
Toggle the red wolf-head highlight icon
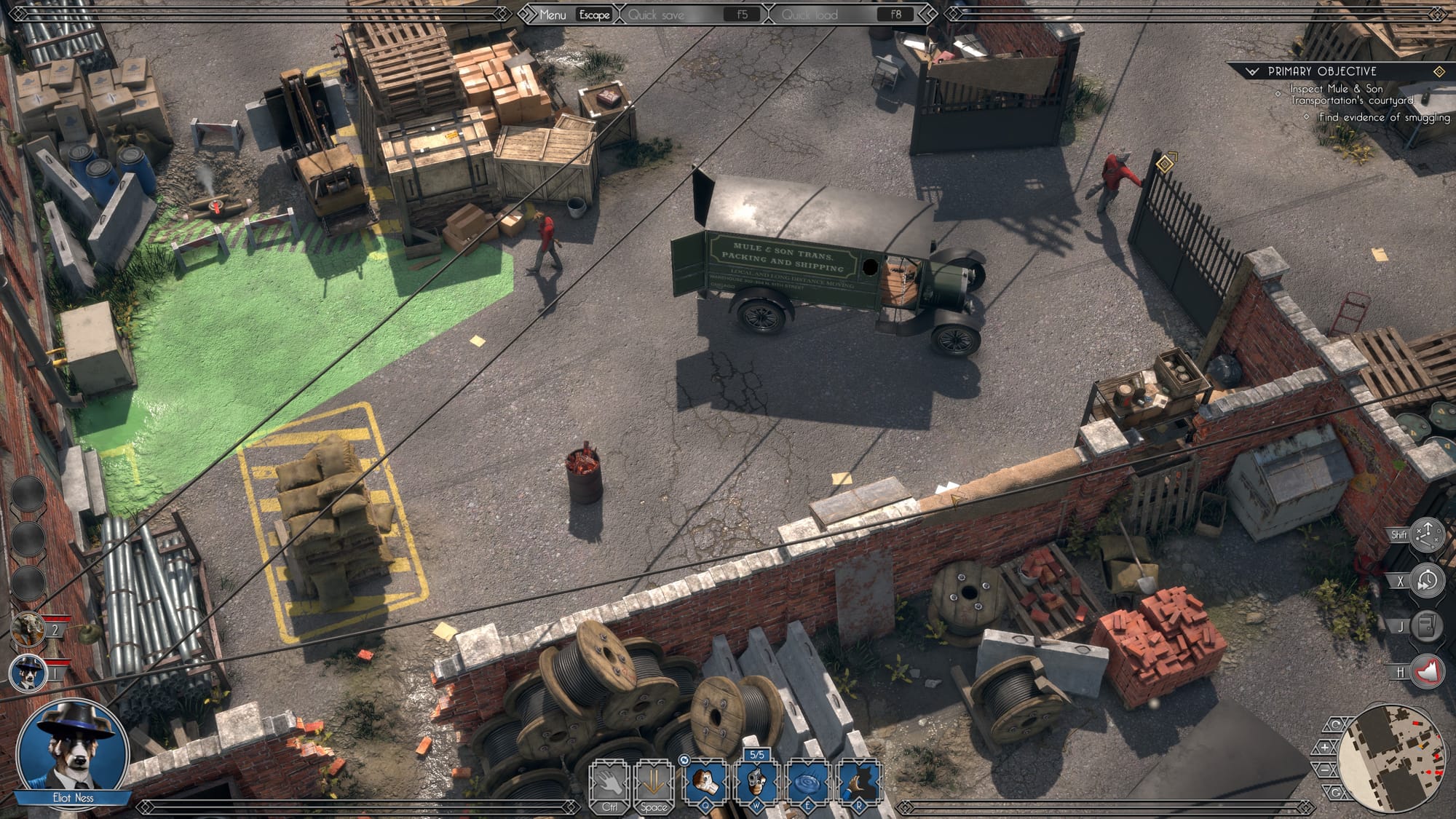(x=1426, y=672)
